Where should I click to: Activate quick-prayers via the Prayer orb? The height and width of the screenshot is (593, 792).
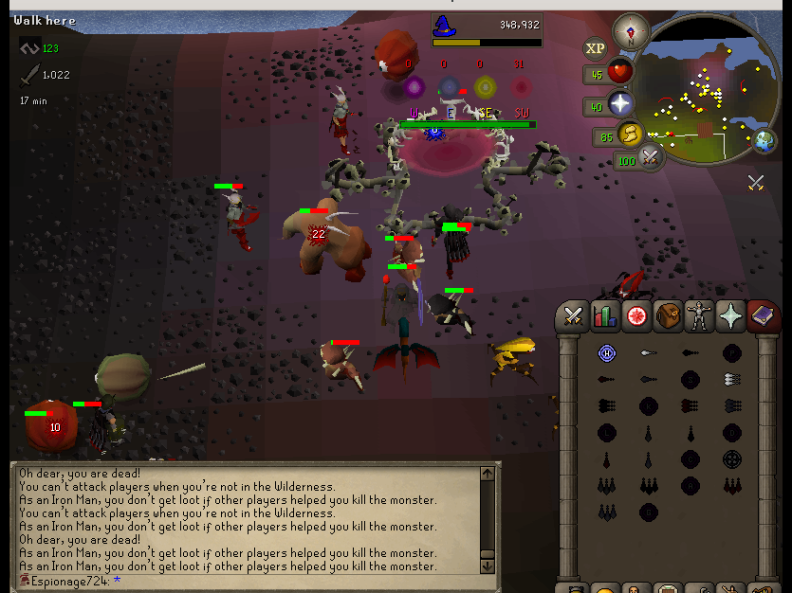point(620,105)
